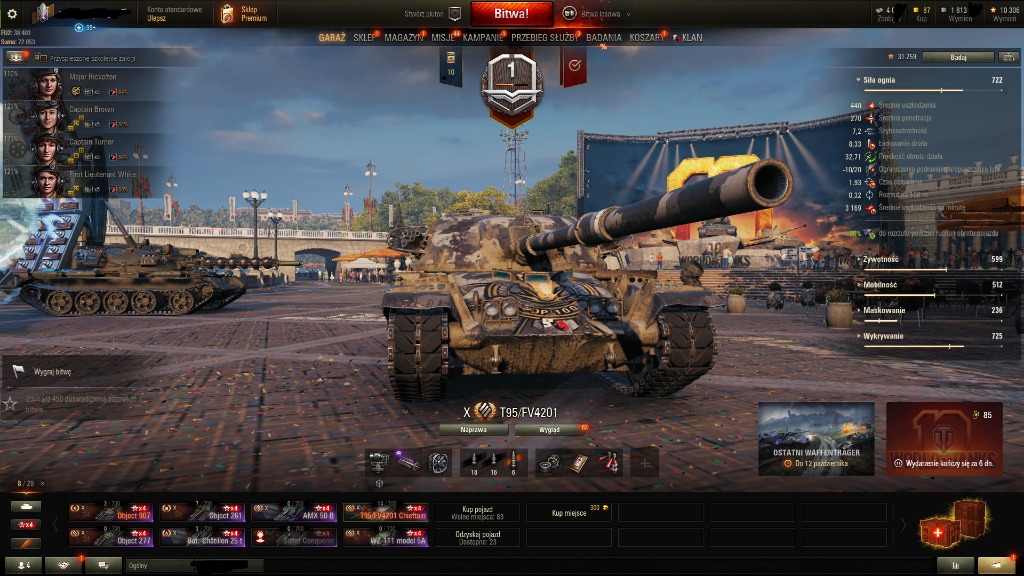Open the Sklep Premium shop
Screen dimensions: 1024x576
[x=244, y=14]
